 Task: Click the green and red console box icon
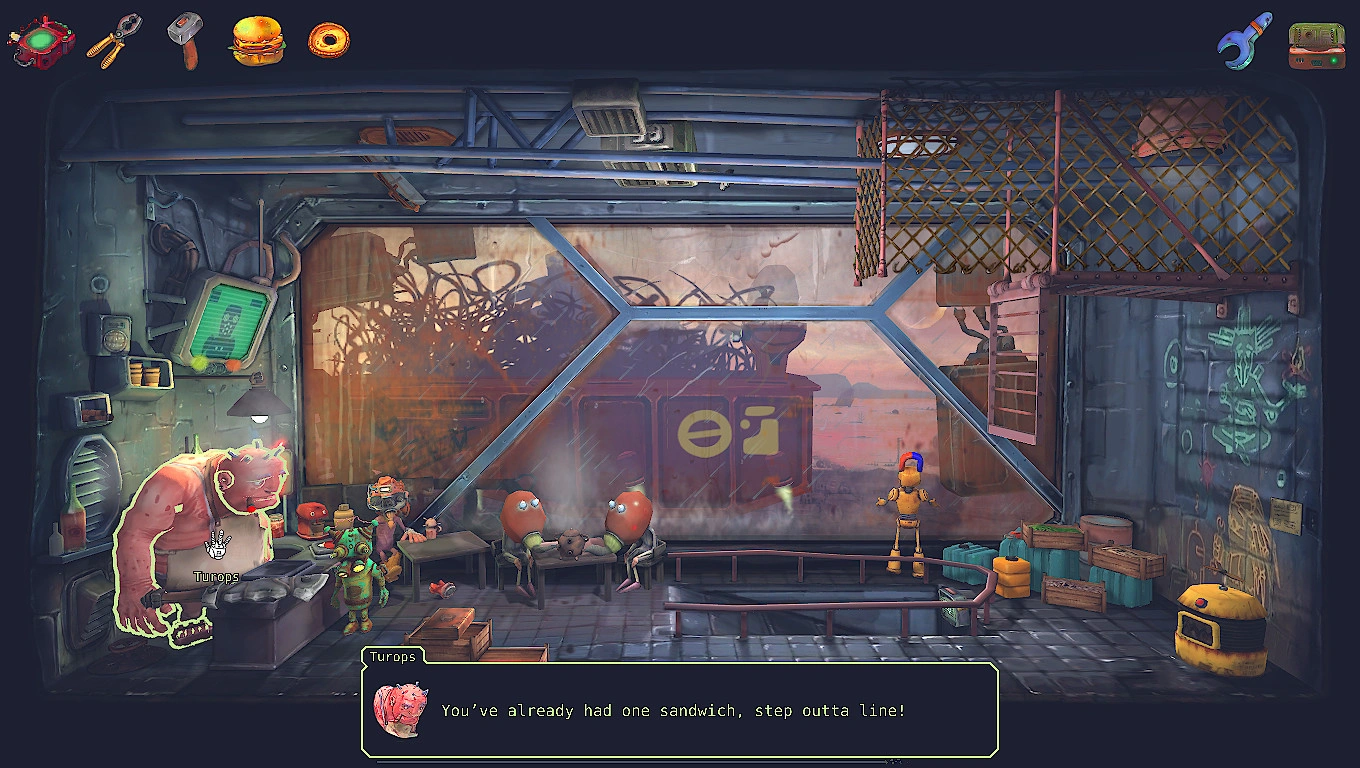click(x=1316, y=45)
